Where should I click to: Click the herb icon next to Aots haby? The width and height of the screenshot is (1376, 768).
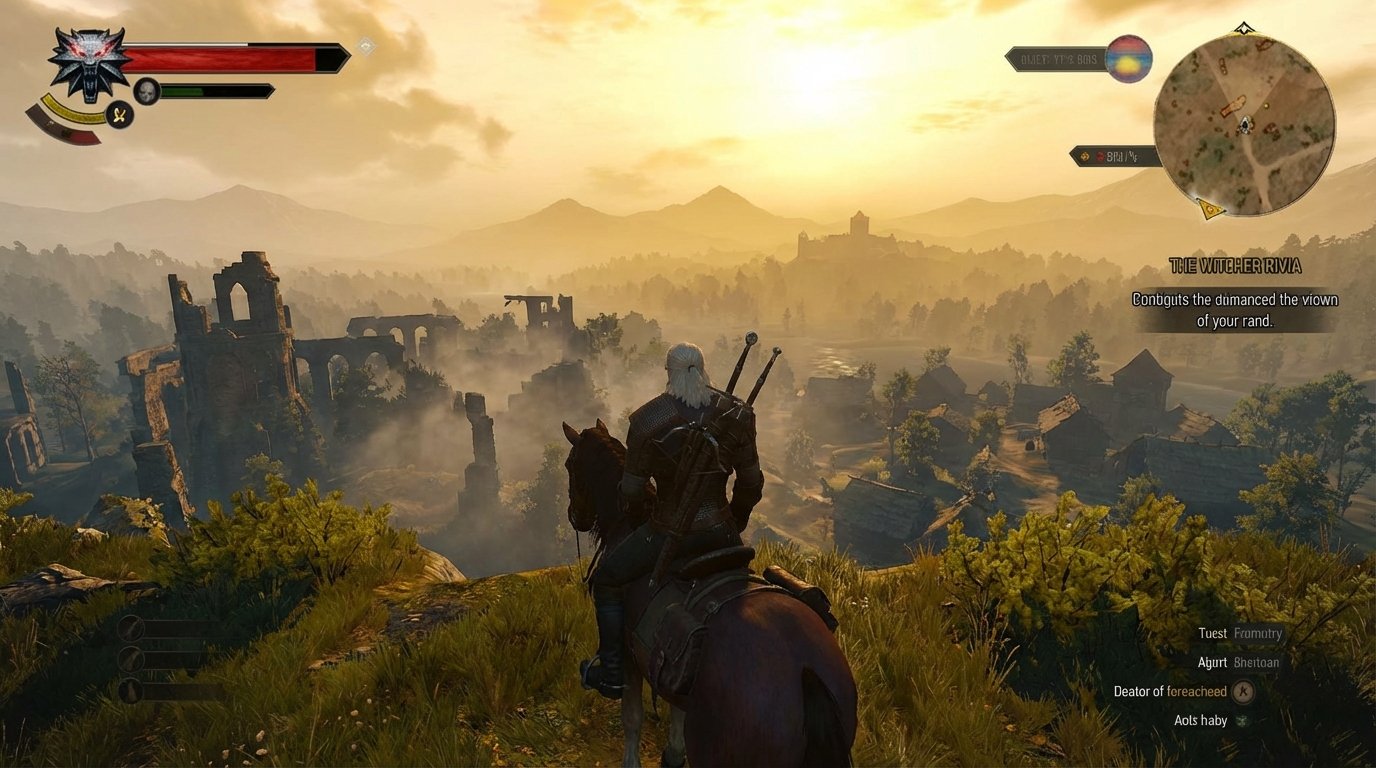[x=1239, y=720]
